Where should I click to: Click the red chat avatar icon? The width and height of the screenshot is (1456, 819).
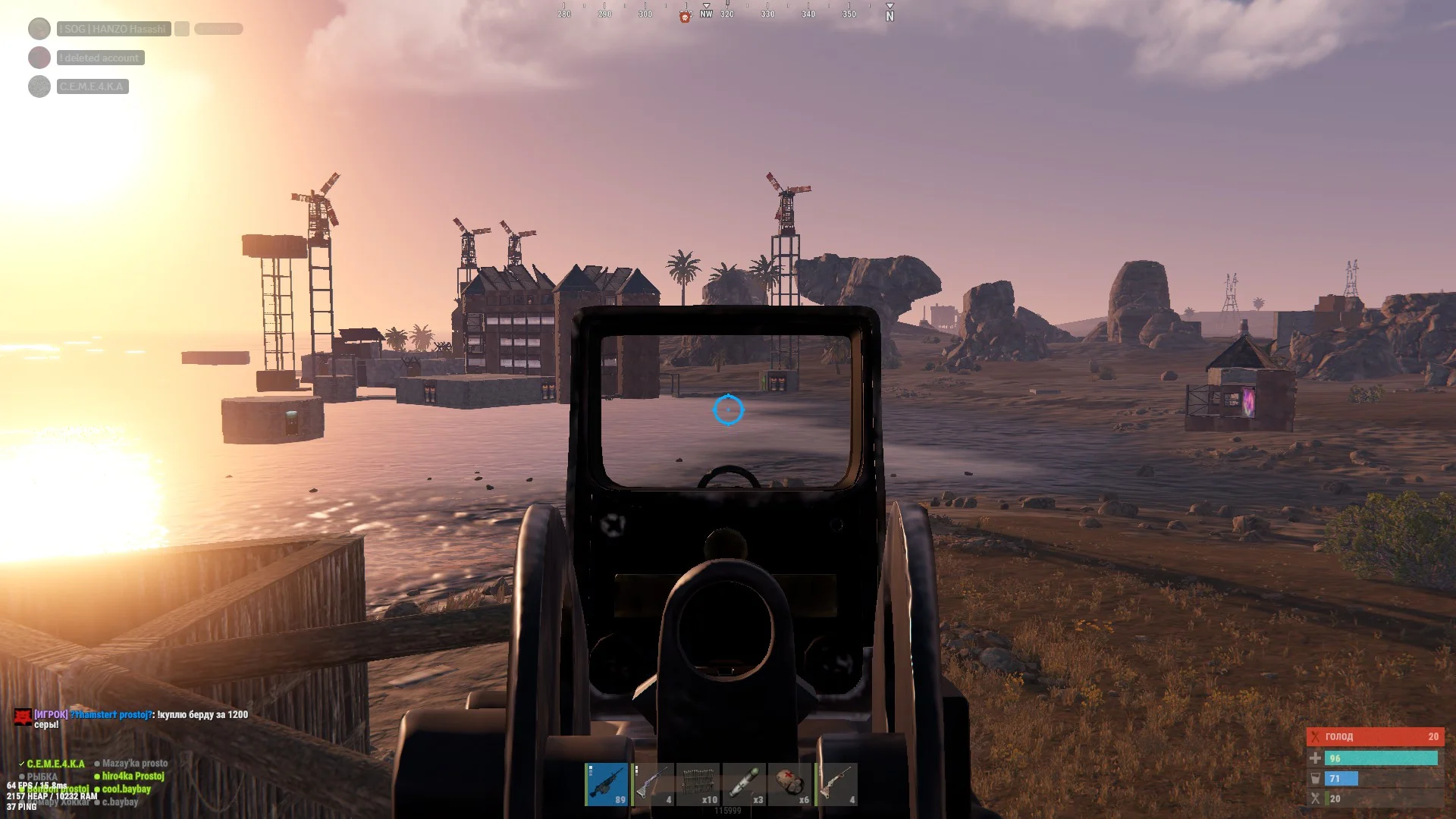(x=23, y=716)
